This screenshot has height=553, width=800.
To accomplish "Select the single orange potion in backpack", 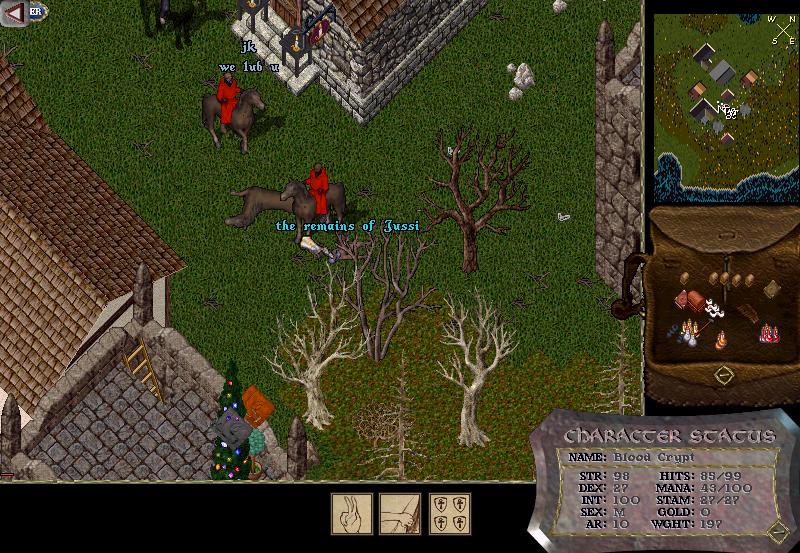I will pos(720,338).
